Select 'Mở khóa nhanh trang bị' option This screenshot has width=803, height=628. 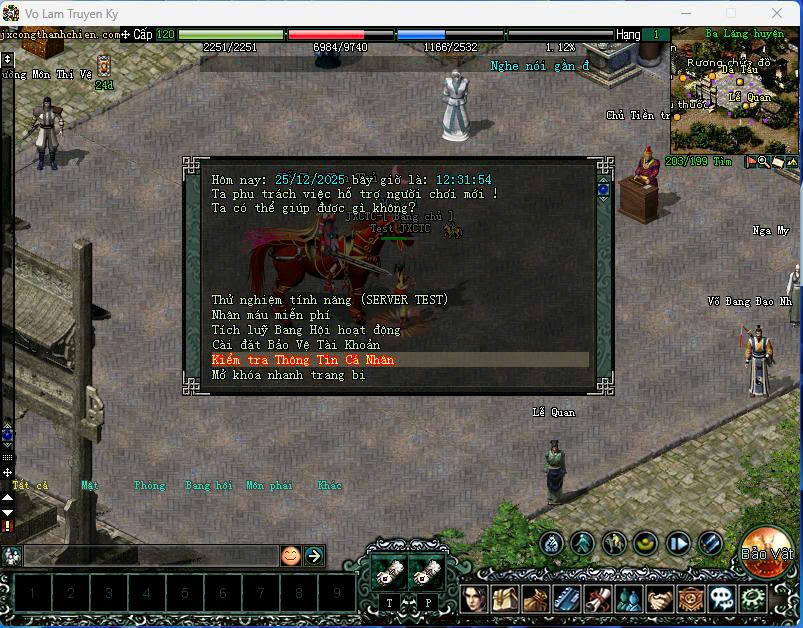click(288, 375)
